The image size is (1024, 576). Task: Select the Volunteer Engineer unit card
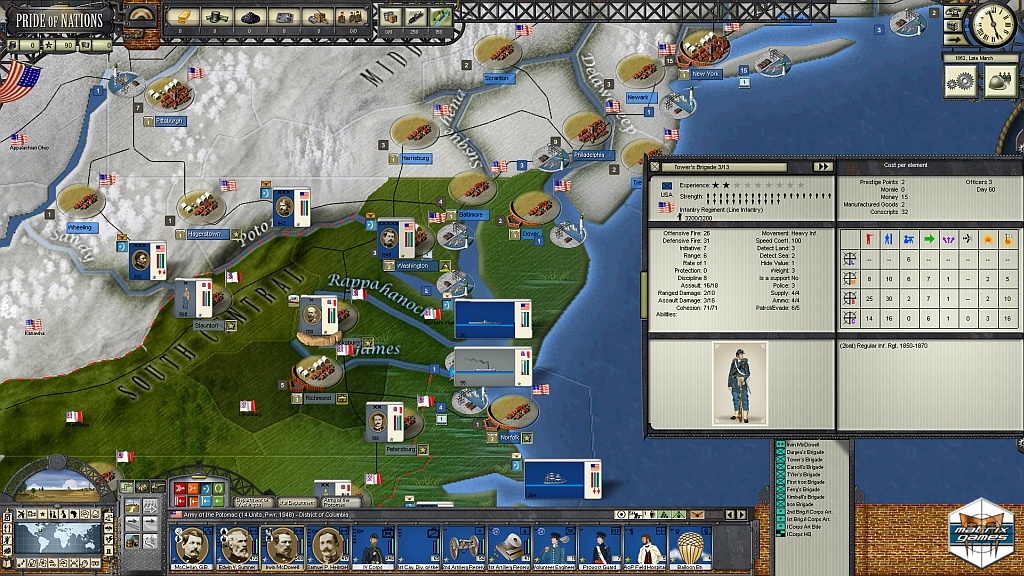(x=556, y=546)
